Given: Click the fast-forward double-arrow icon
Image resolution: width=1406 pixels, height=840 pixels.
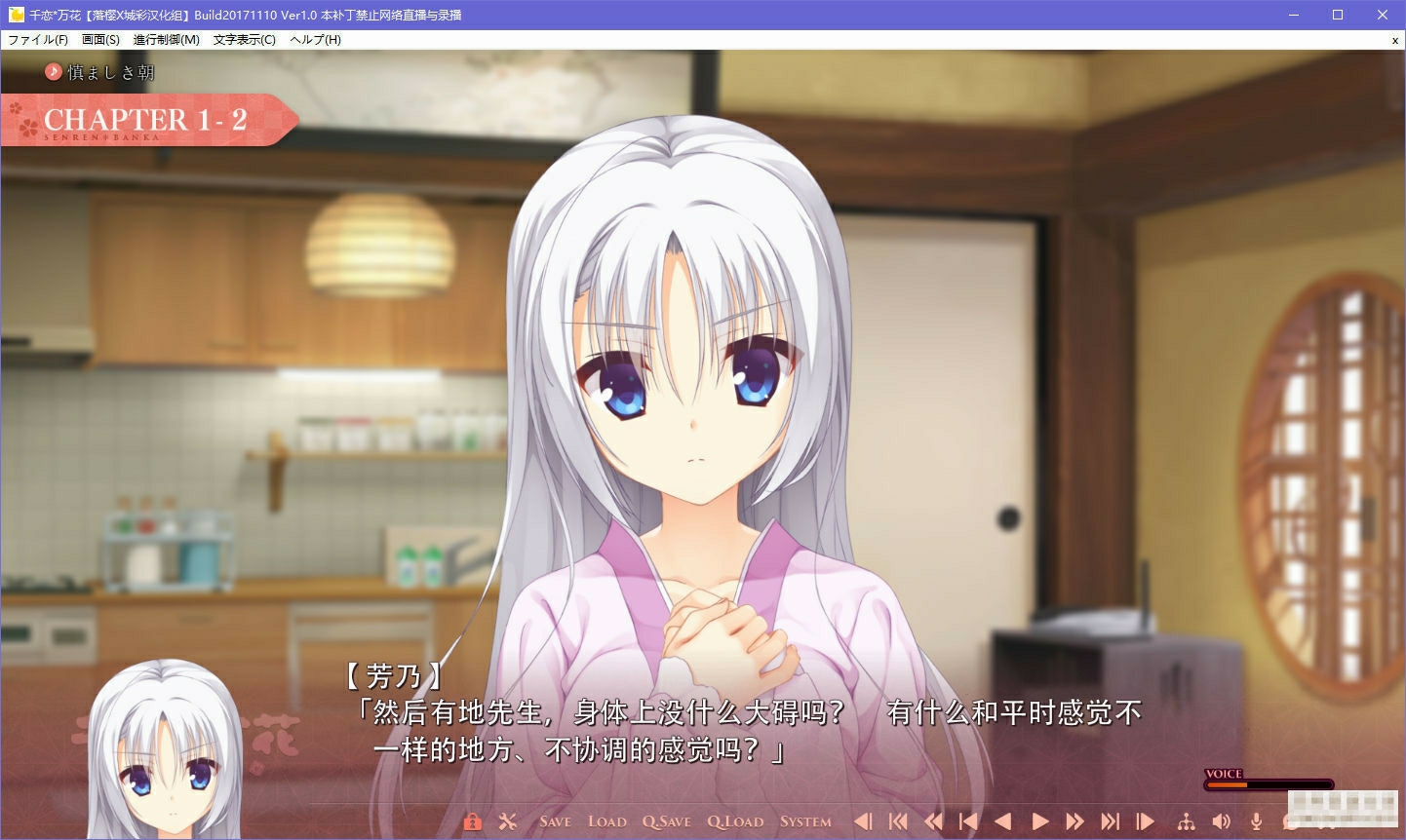Looking at the screenshot, I should [x=1074, y=821].
